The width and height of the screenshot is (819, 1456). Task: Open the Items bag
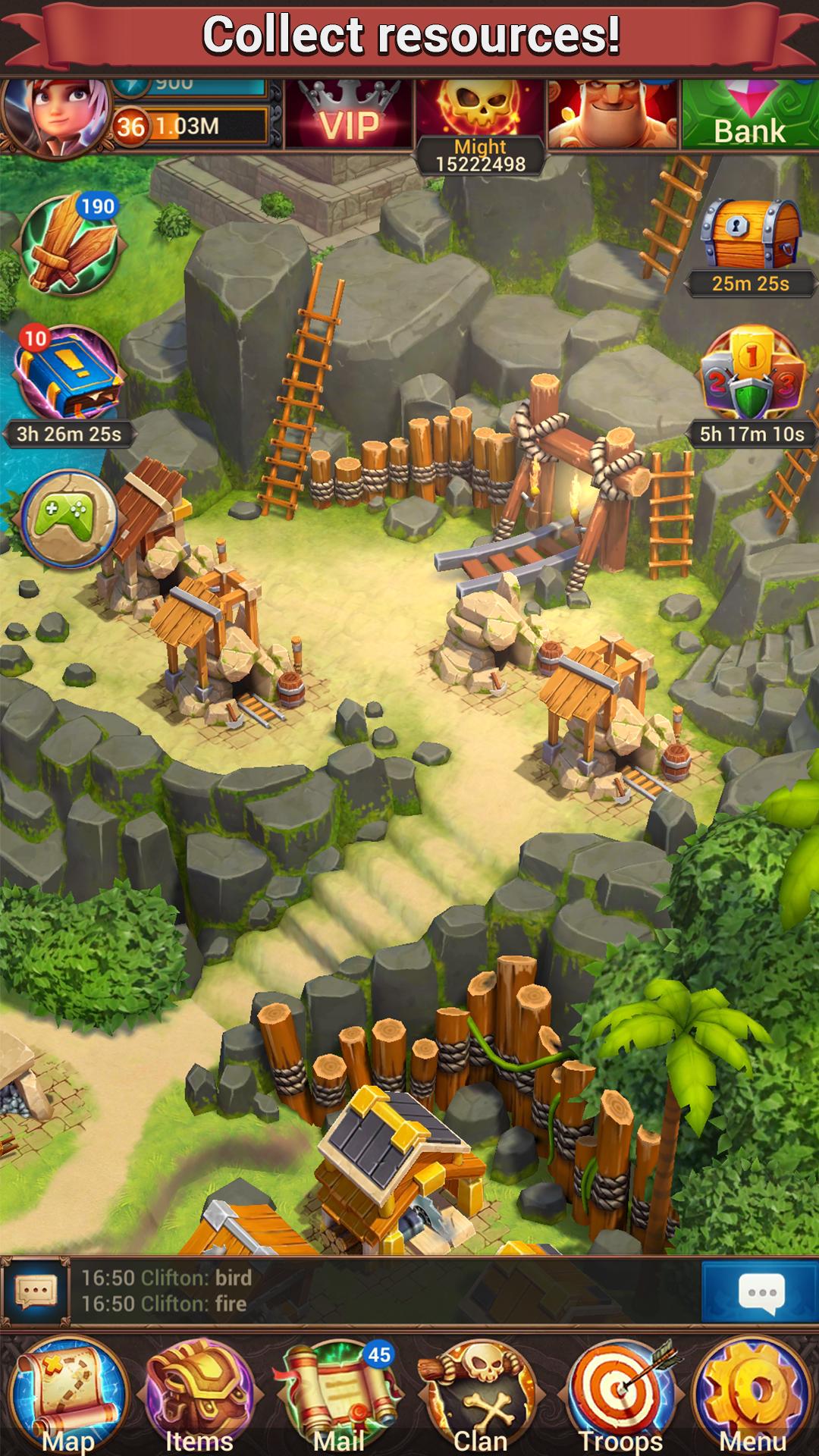tap(200, 1395)
